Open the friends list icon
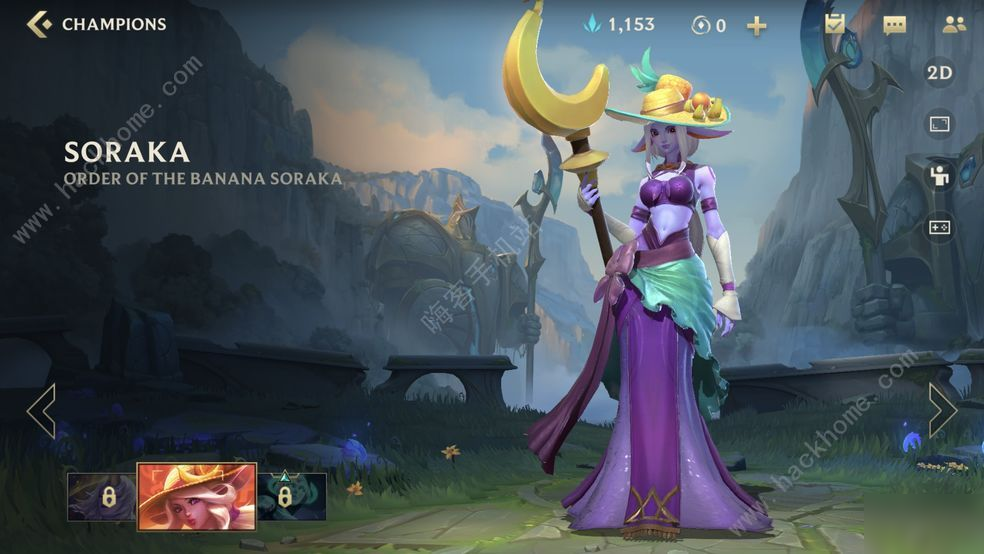Screen dimensions: 984x554 (x=954, y=25)
